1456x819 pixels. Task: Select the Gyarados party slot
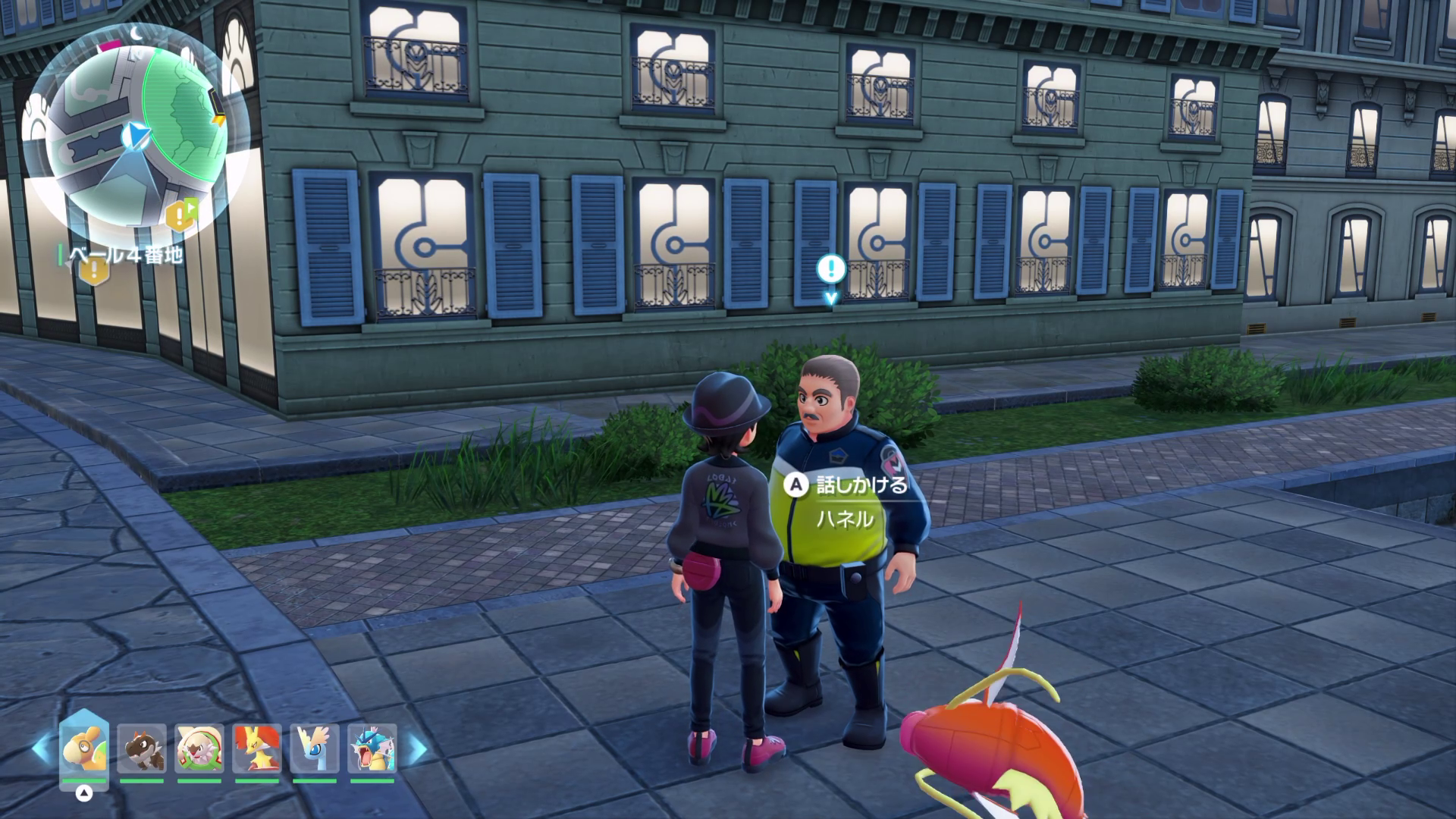372,749
